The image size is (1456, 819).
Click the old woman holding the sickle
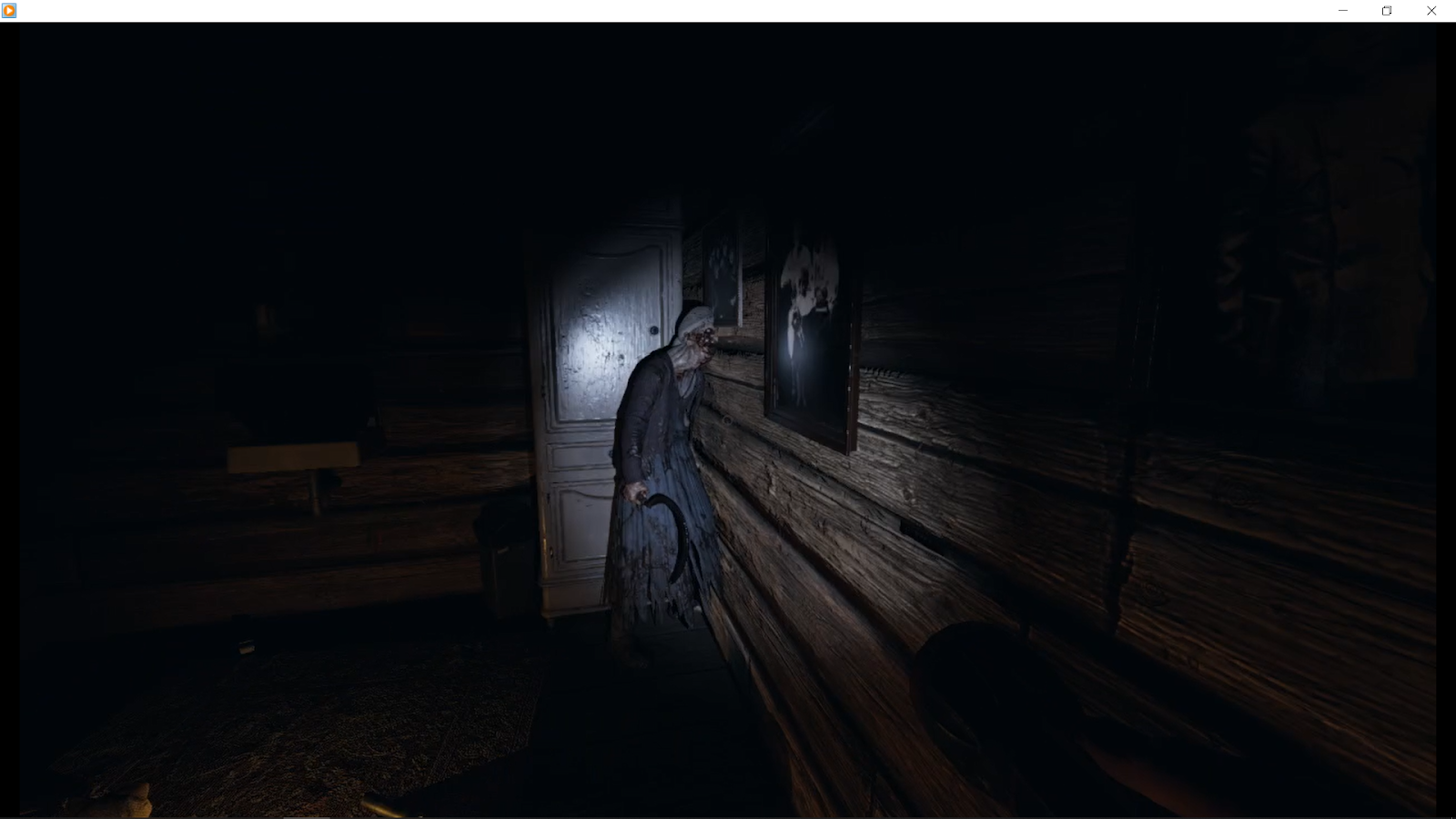(x=660, y=437)
